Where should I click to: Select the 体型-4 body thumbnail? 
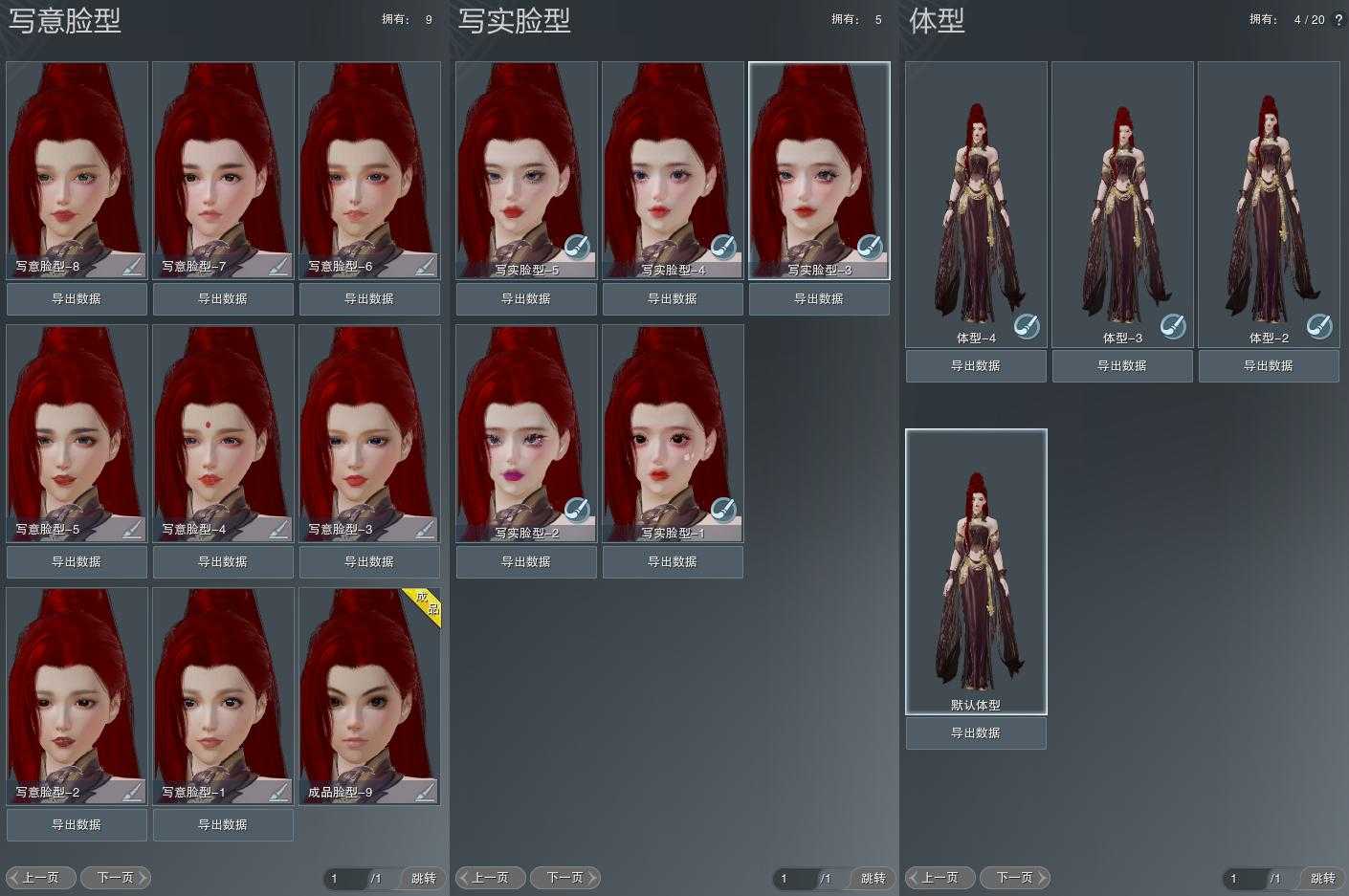(976, 201)
